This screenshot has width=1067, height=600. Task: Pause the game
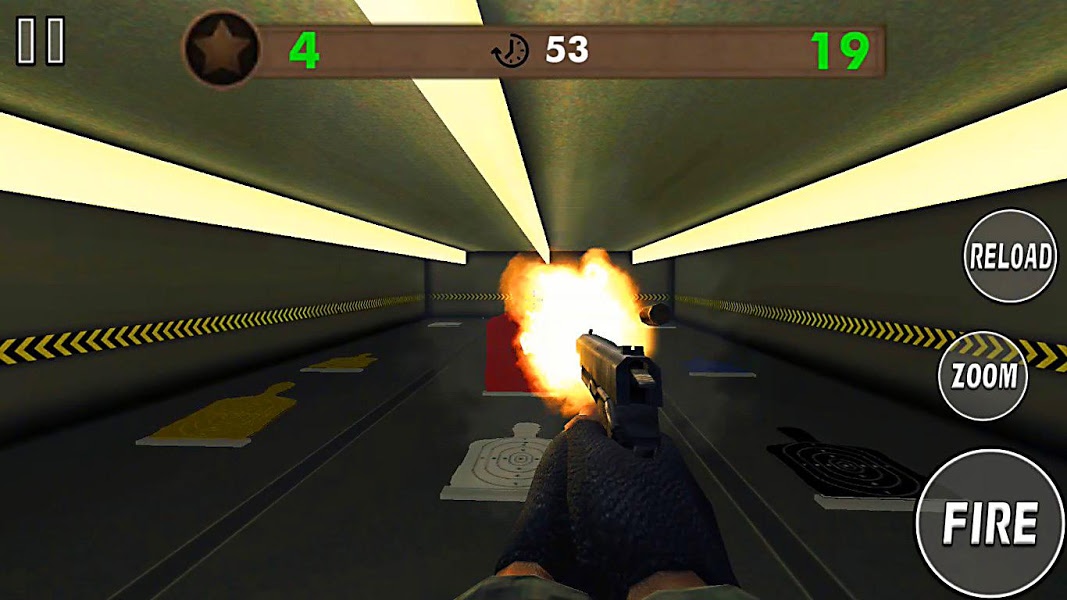41,43
